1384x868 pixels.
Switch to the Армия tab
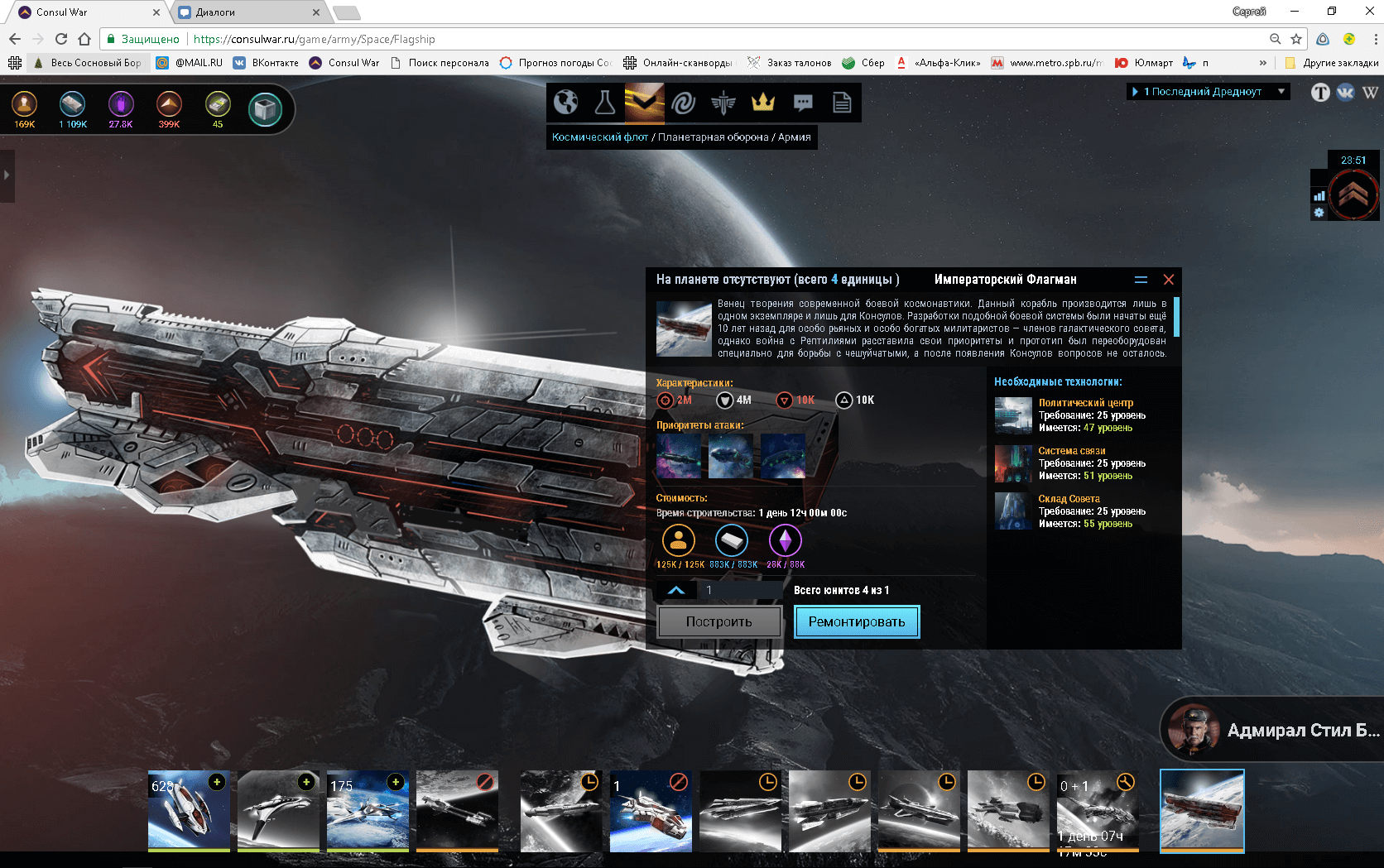(795, 137)
